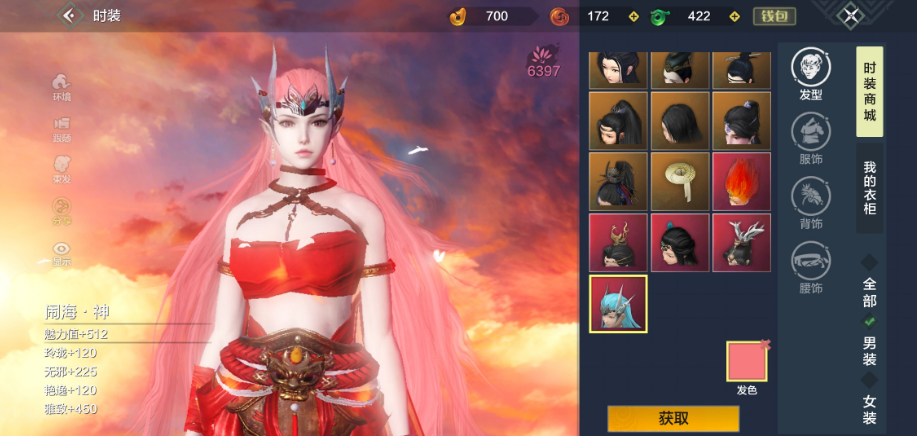The width and height of the screenshot is (917, 436).
Task: Open the 环境 environment option
Action: coord(62,85)
